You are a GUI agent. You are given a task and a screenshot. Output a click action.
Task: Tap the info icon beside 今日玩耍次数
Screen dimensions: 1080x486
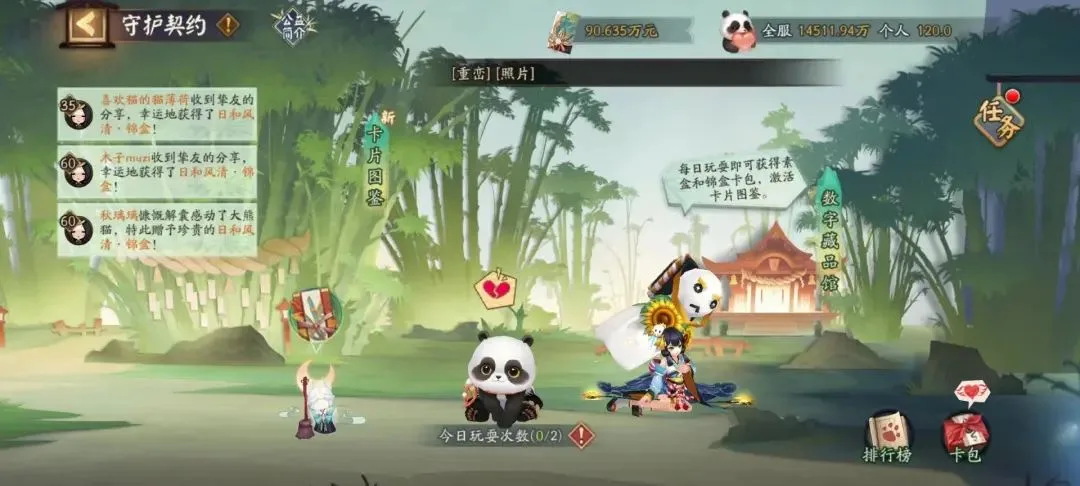pyautogui.click(x=581, y=436)
